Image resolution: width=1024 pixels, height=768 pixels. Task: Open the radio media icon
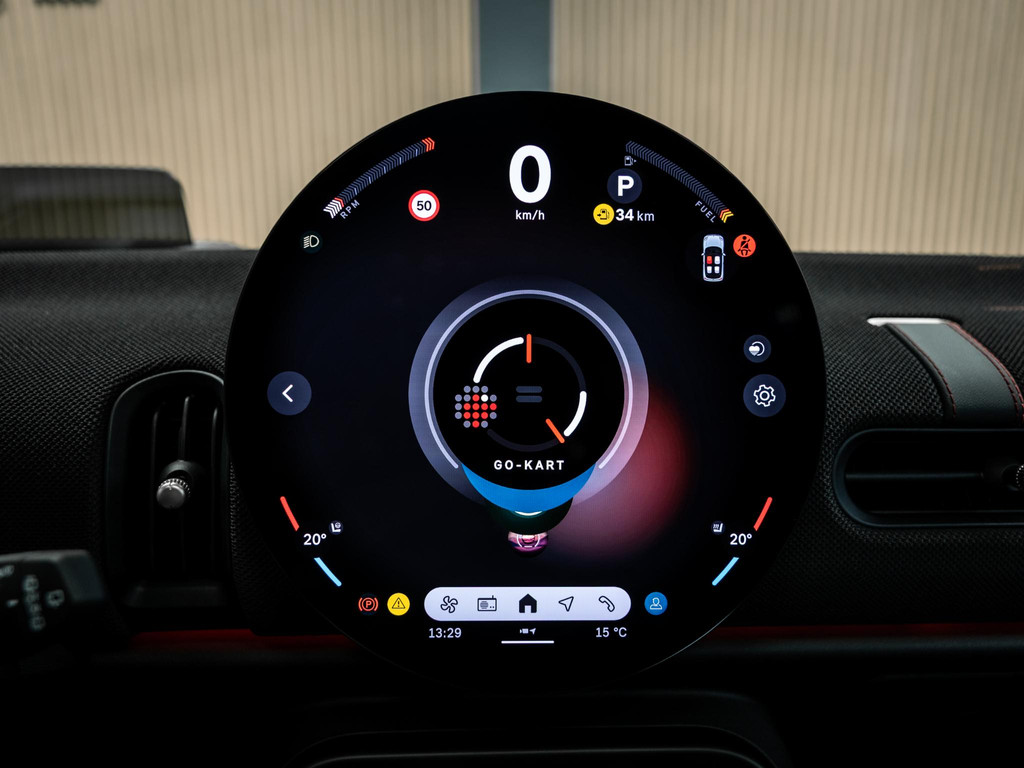pos(487,604)
